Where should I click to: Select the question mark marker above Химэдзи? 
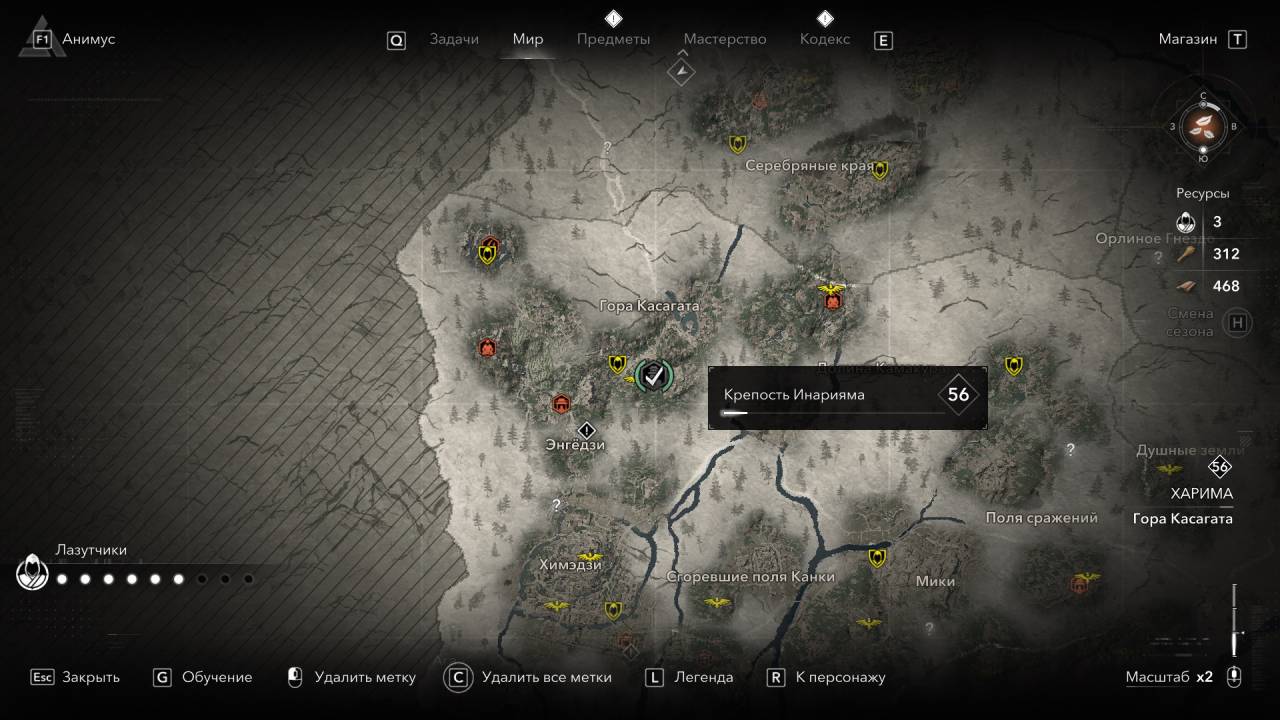click(556, 505)
